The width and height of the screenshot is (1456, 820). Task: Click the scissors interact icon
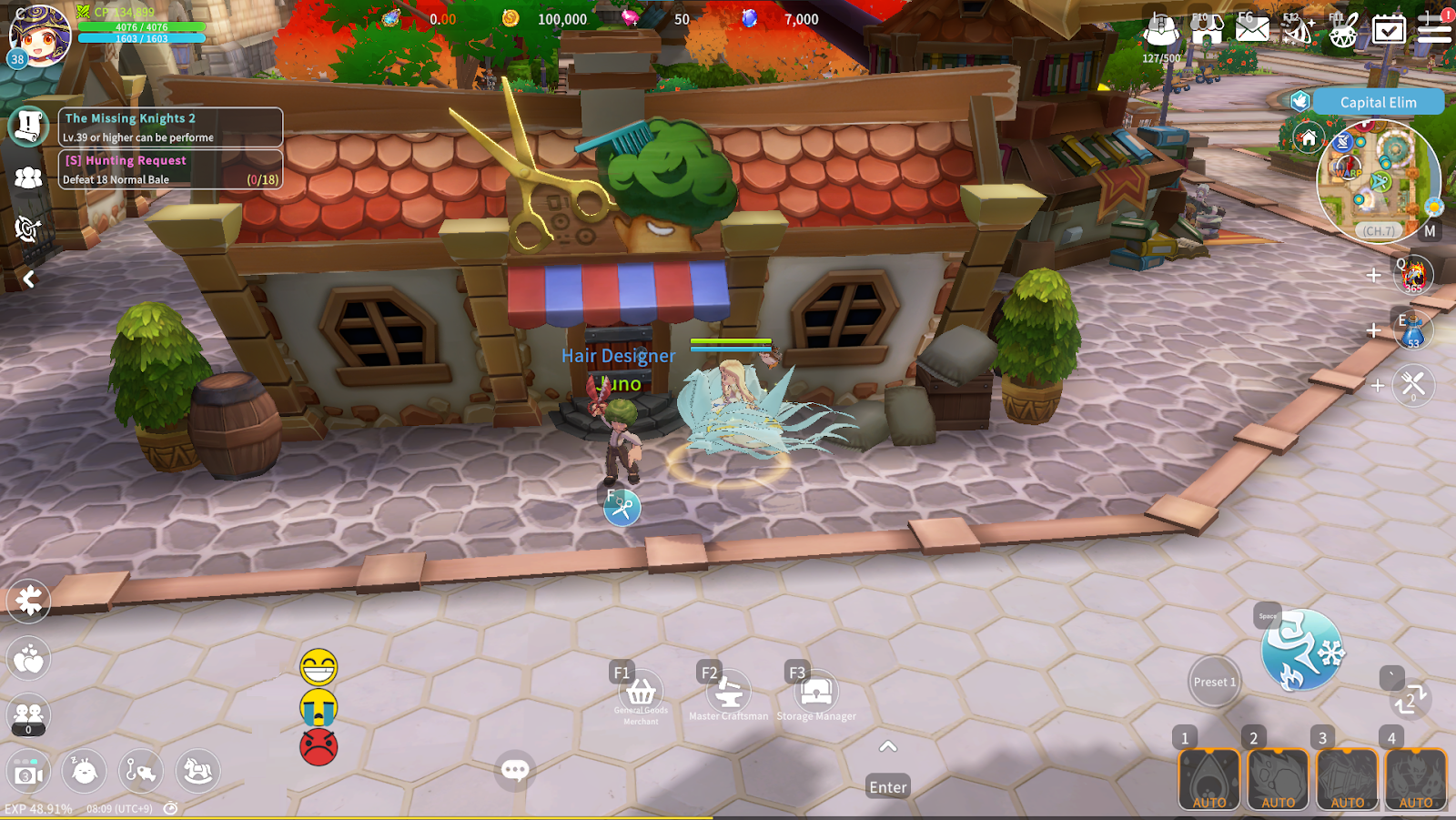pyautogui.click(x=622, y=508)
